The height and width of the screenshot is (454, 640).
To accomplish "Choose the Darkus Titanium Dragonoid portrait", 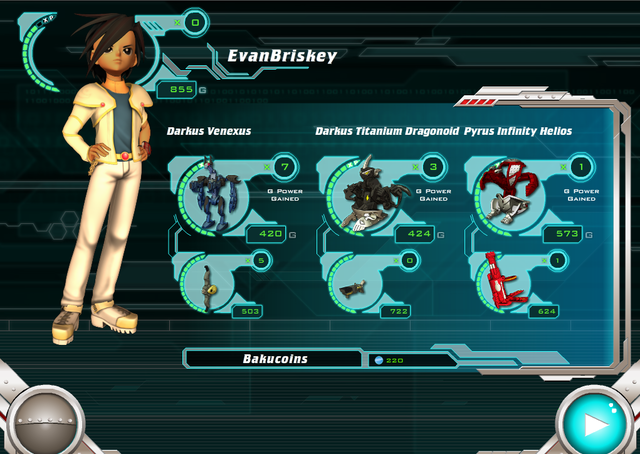I will point(361,192).
